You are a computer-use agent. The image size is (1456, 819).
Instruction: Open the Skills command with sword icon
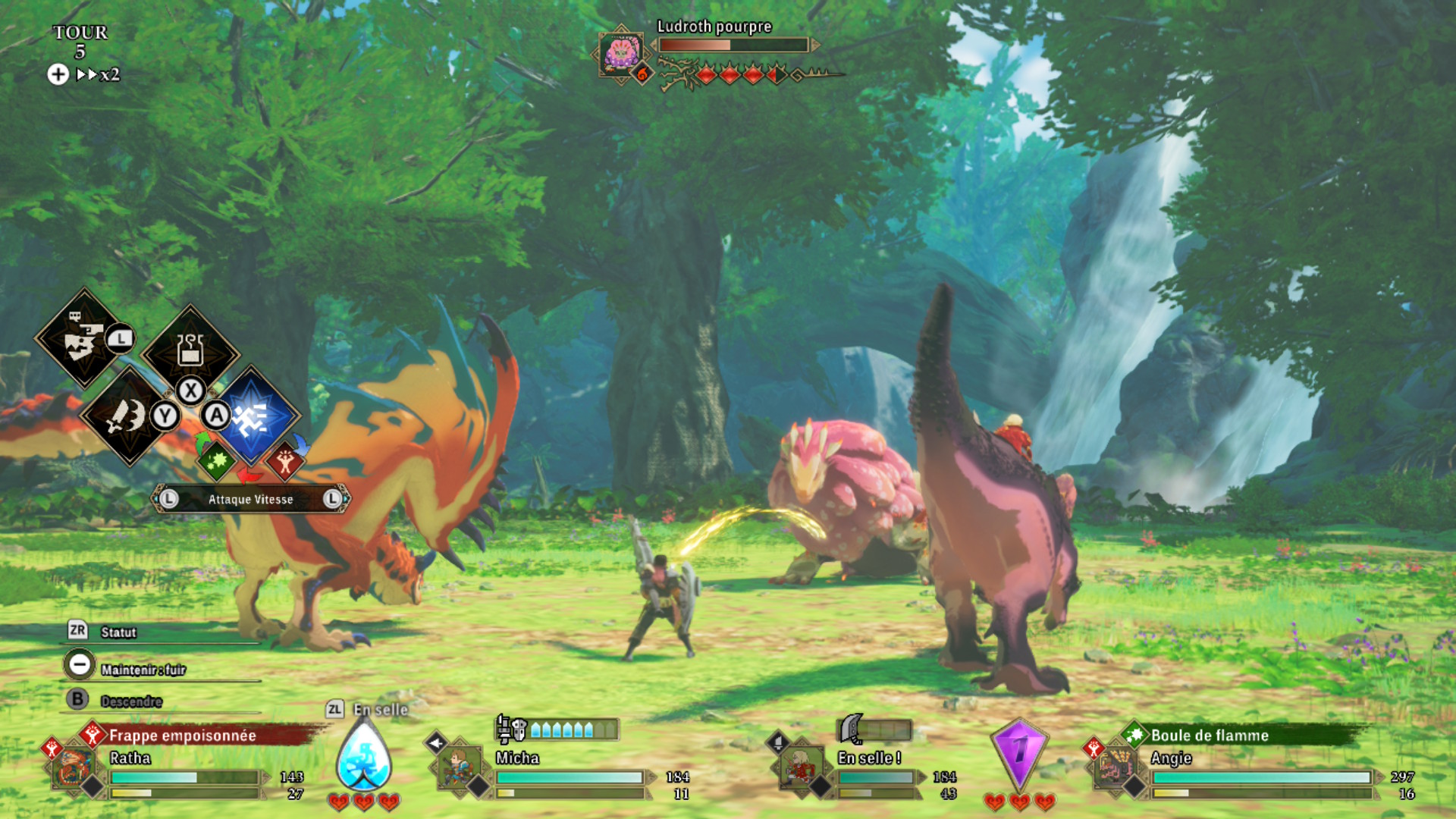pos(127,416)
